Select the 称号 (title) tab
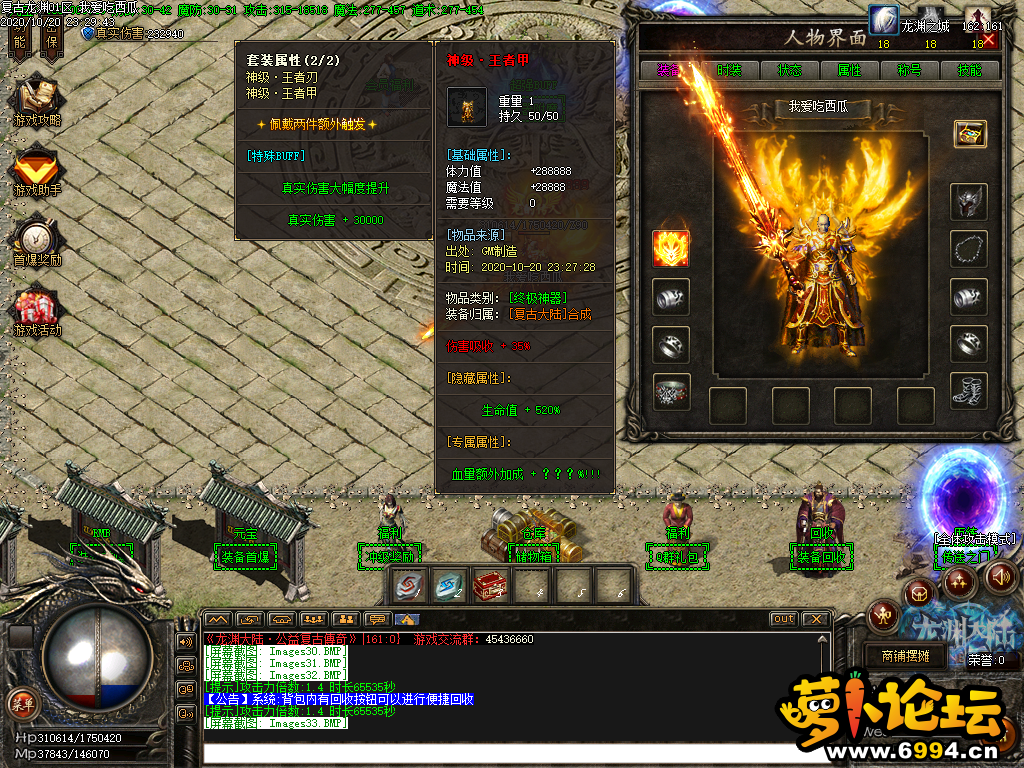Image resolution: width=1024 pixels, height=768 pixels. coord(909,70)
